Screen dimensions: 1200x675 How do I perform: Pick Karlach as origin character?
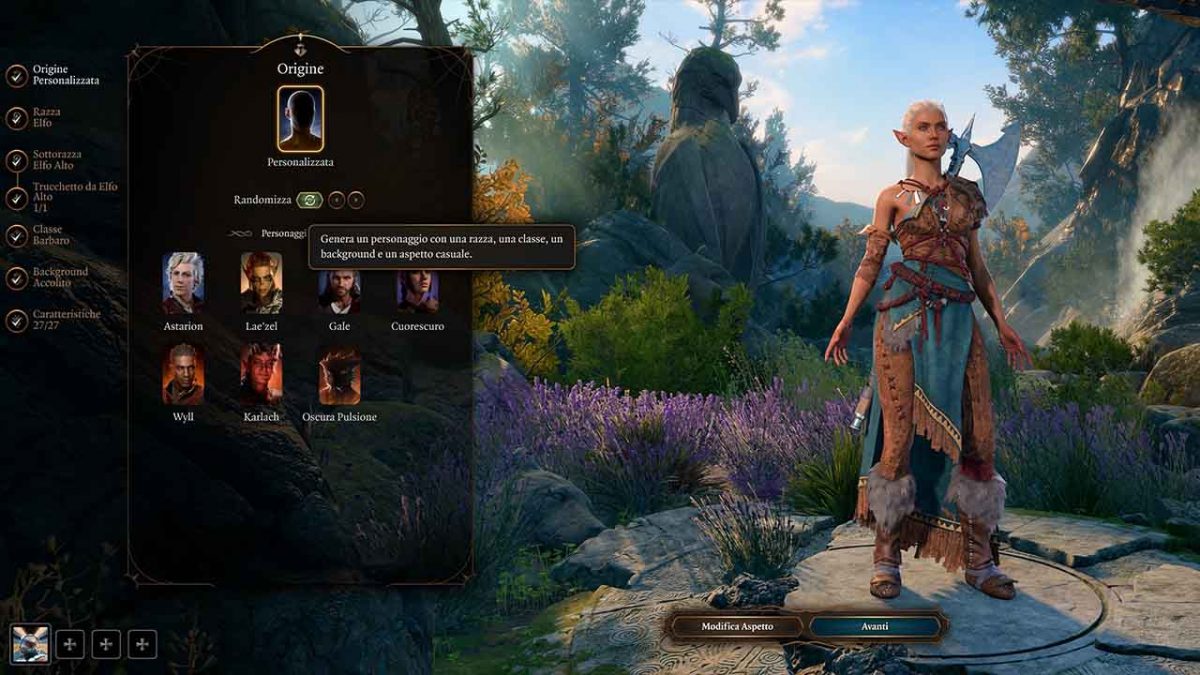(261, 374)
